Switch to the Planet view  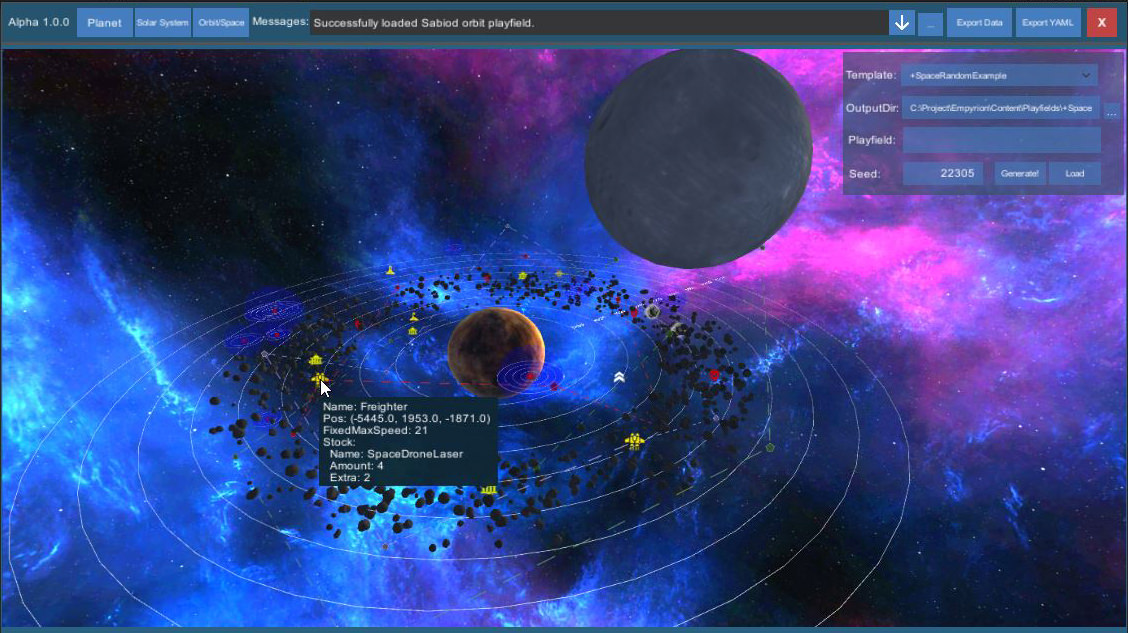105,22
